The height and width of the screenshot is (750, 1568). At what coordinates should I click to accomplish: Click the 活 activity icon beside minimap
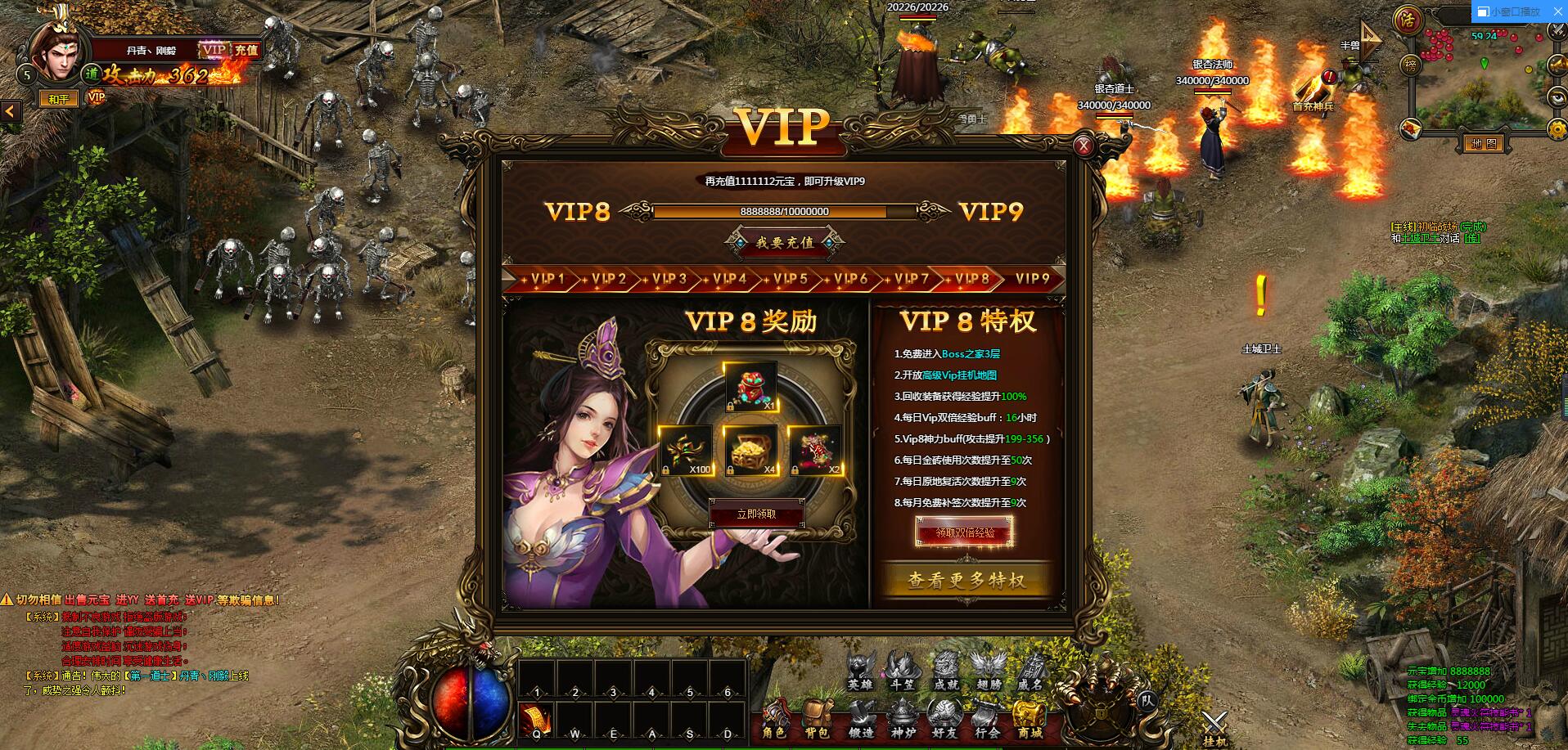click(1408, 20)
